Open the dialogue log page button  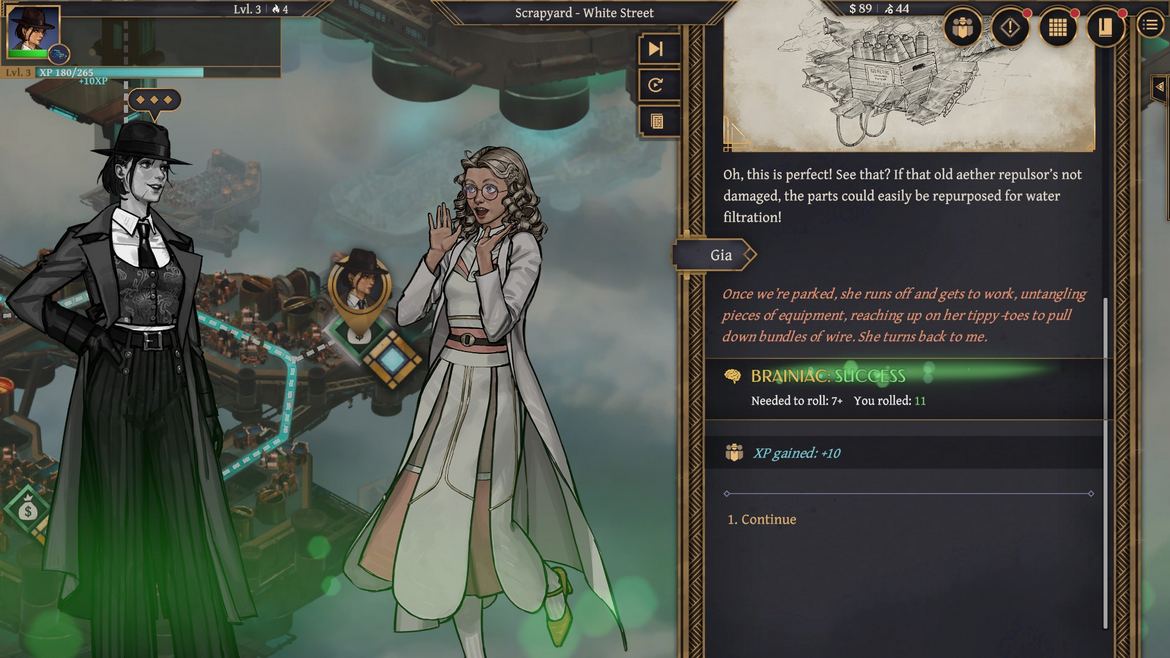[656, 122]
